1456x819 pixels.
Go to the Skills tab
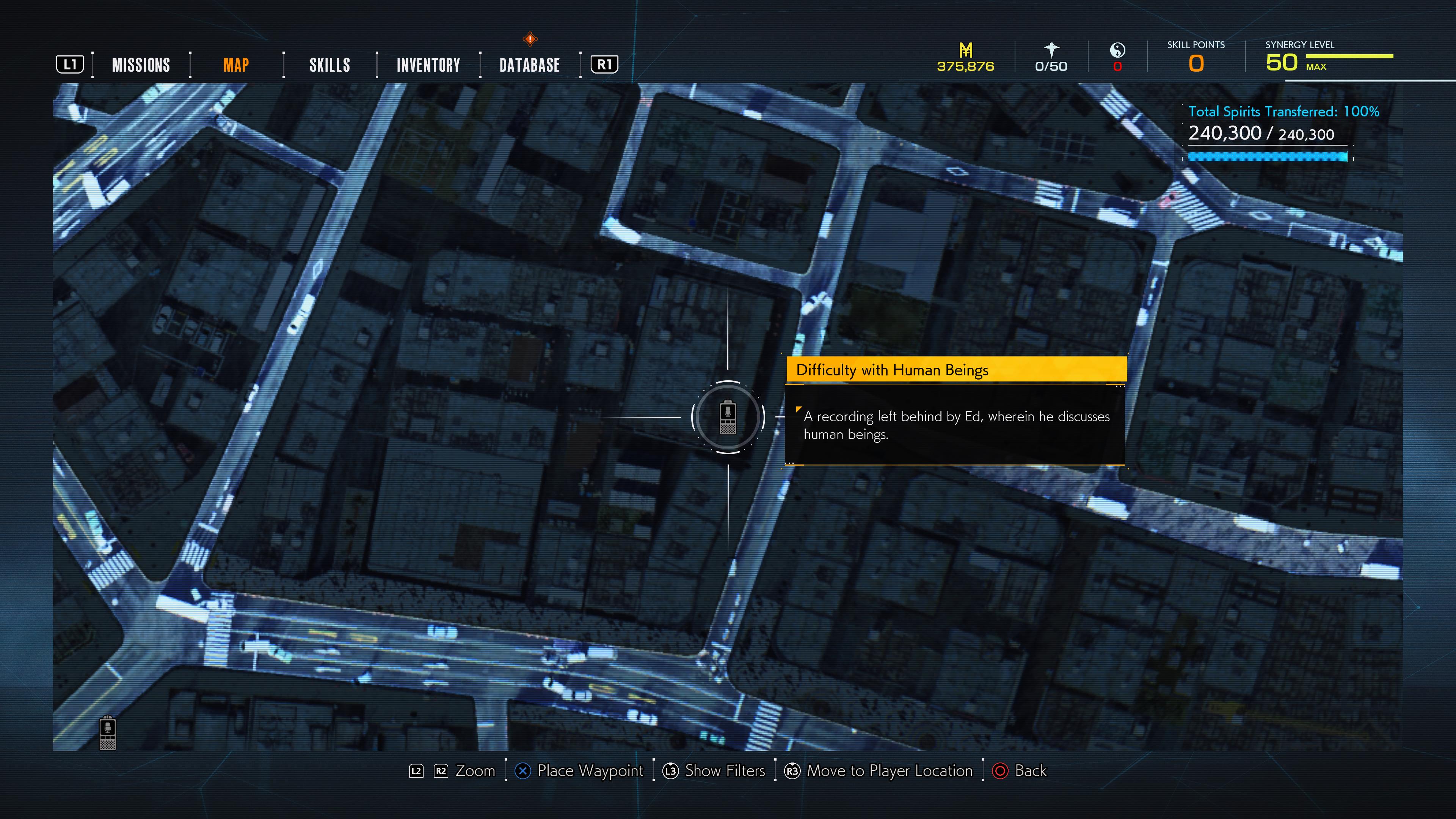pos(329,65)
